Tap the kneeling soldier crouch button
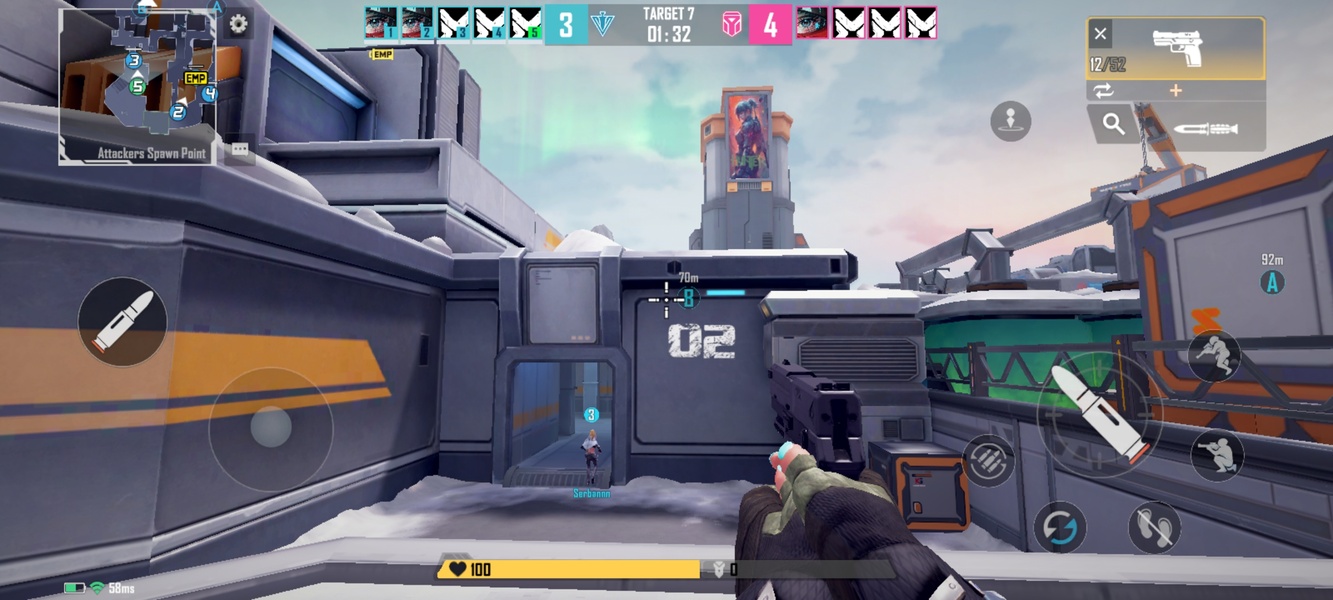This screenshot has width=1333, height=600. tap(1216, 455)
